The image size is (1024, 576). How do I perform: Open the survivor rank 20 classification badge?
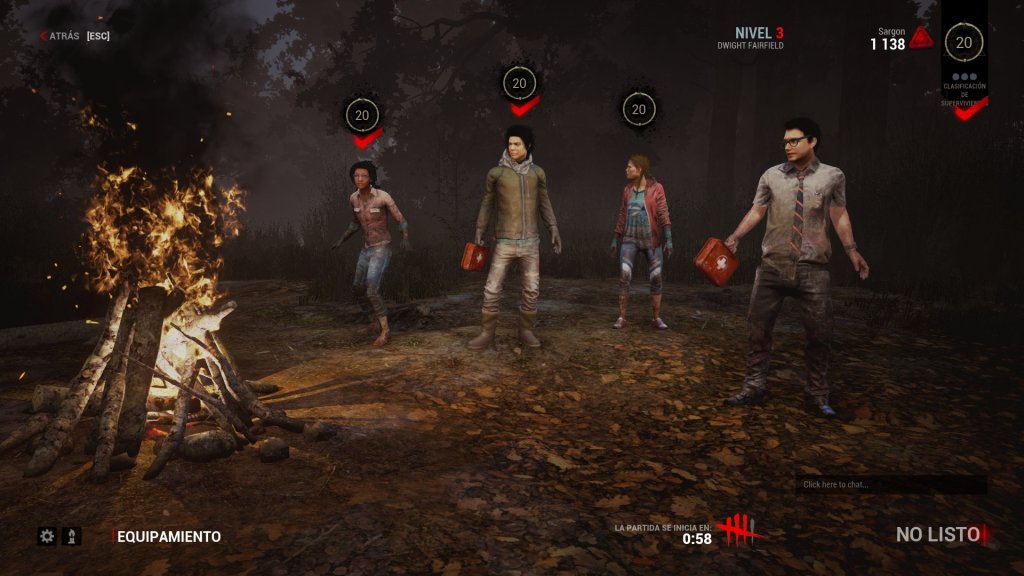[x=964, y=43]
